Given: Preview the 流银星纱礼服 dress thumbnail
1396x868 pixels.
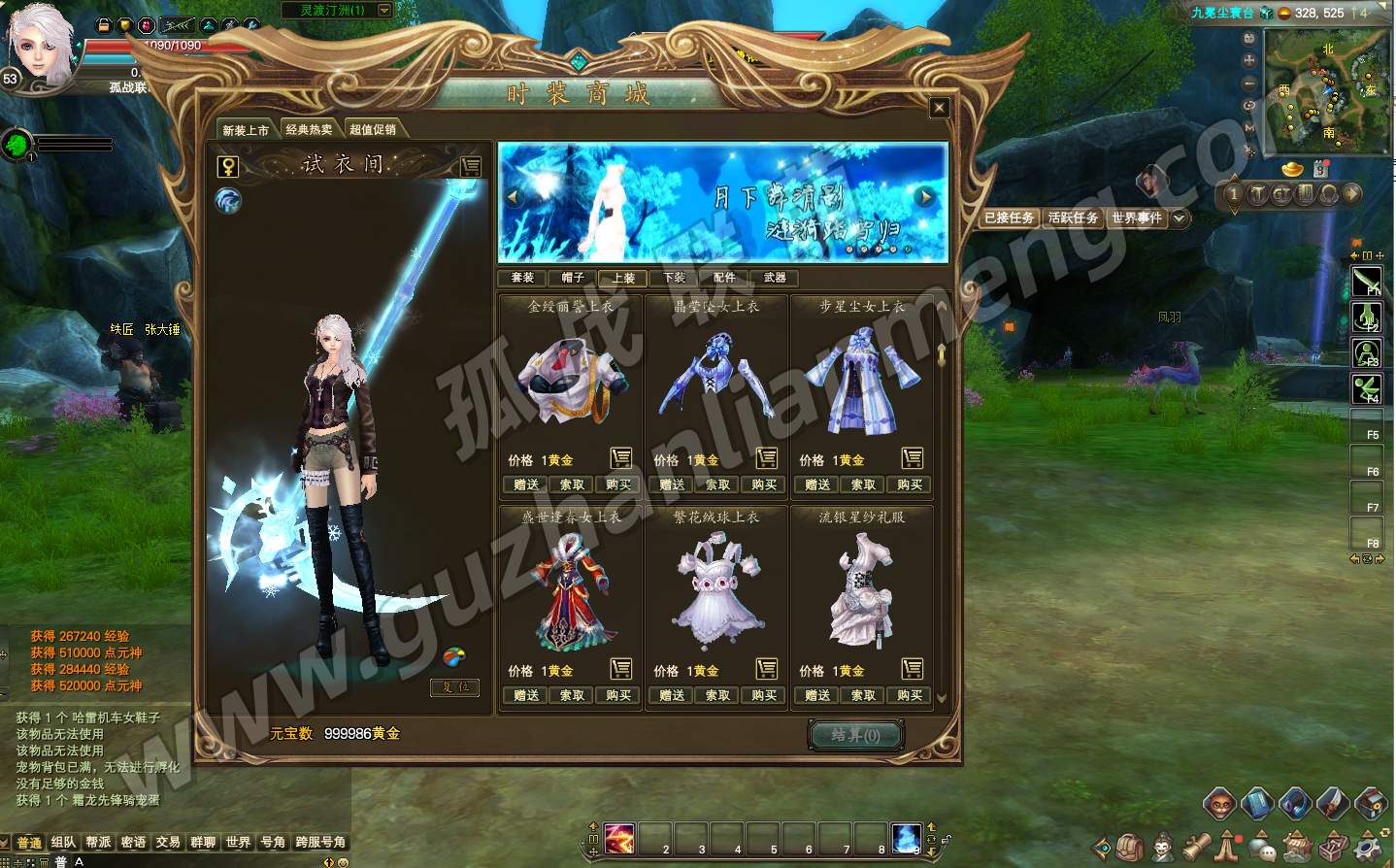Looking at the screenshot, I should click(x=862, y=591).
